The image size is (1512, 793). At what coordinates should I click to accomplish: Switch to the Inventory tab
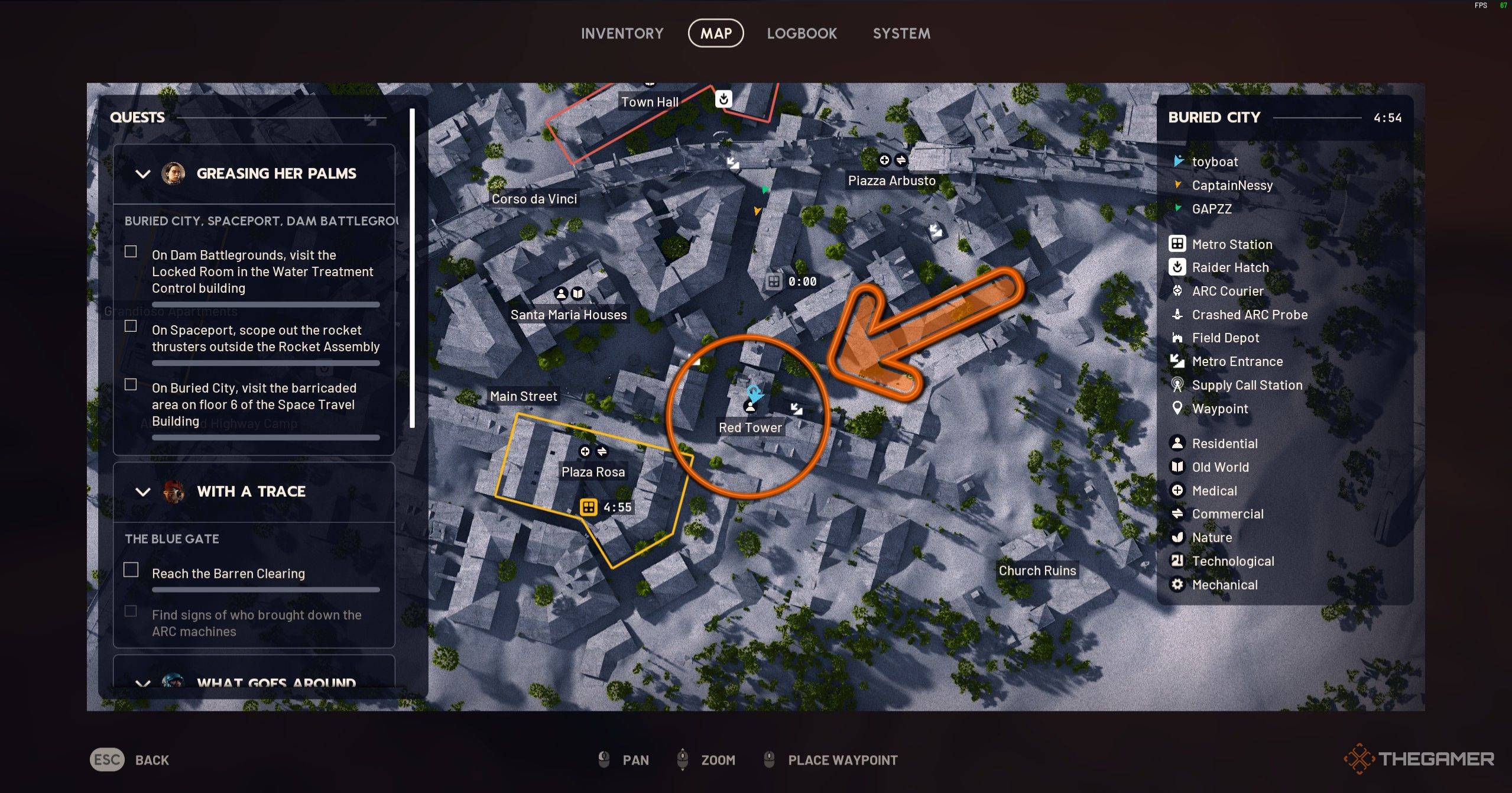pos(622,33)
